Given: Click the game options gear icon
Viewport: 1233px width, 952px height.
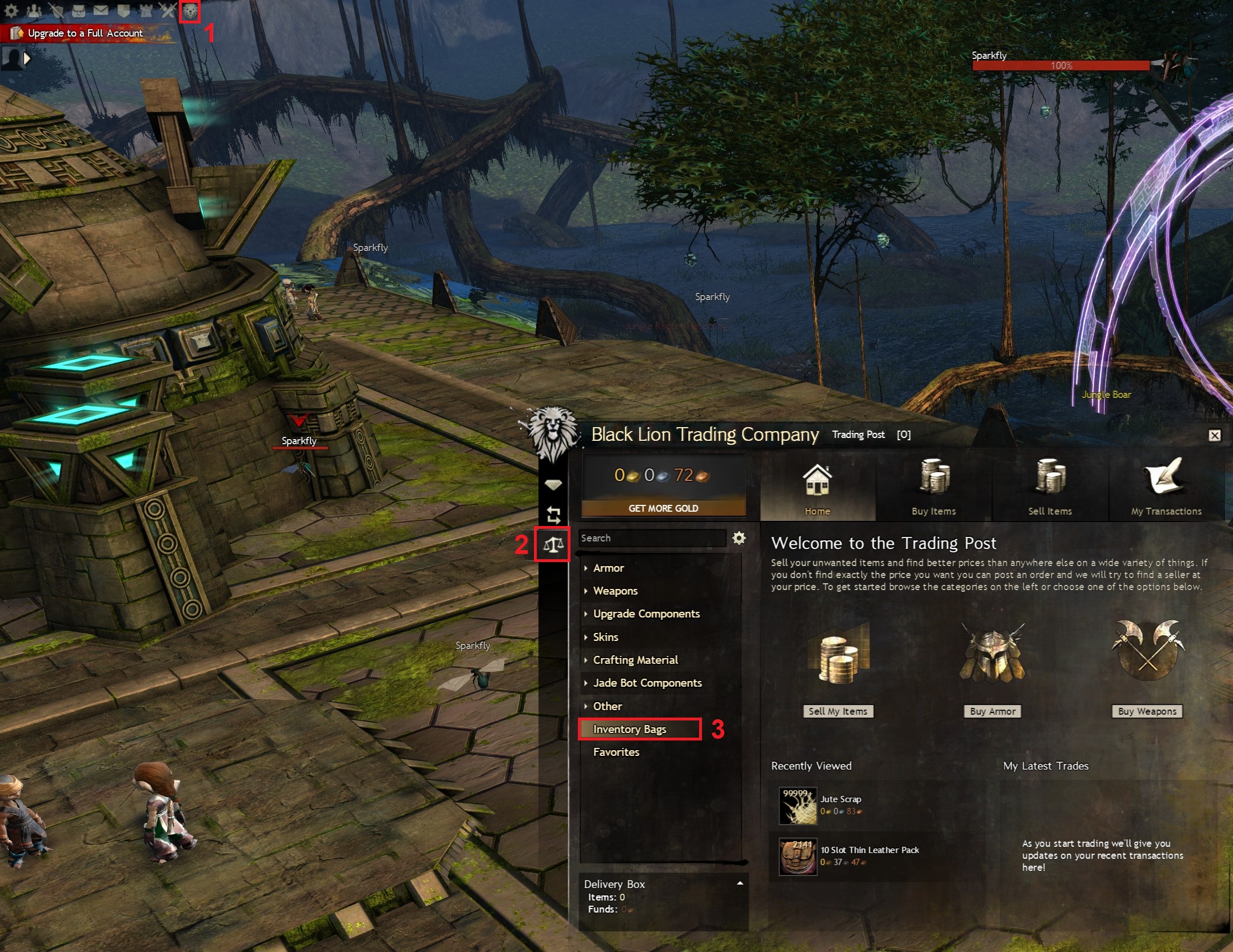Looking at the screenshot, I should (11, 10).
